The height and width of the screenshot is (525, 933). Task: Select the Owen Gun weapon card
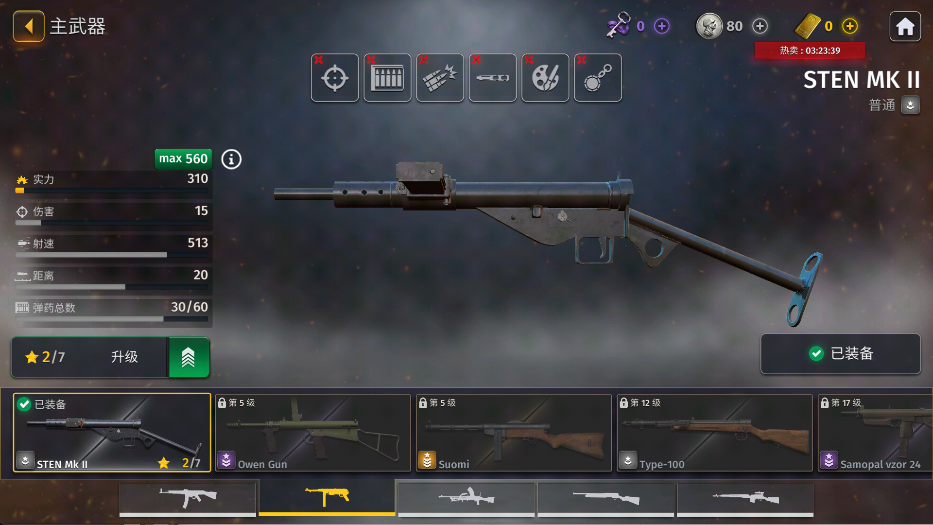pos(312,432)
